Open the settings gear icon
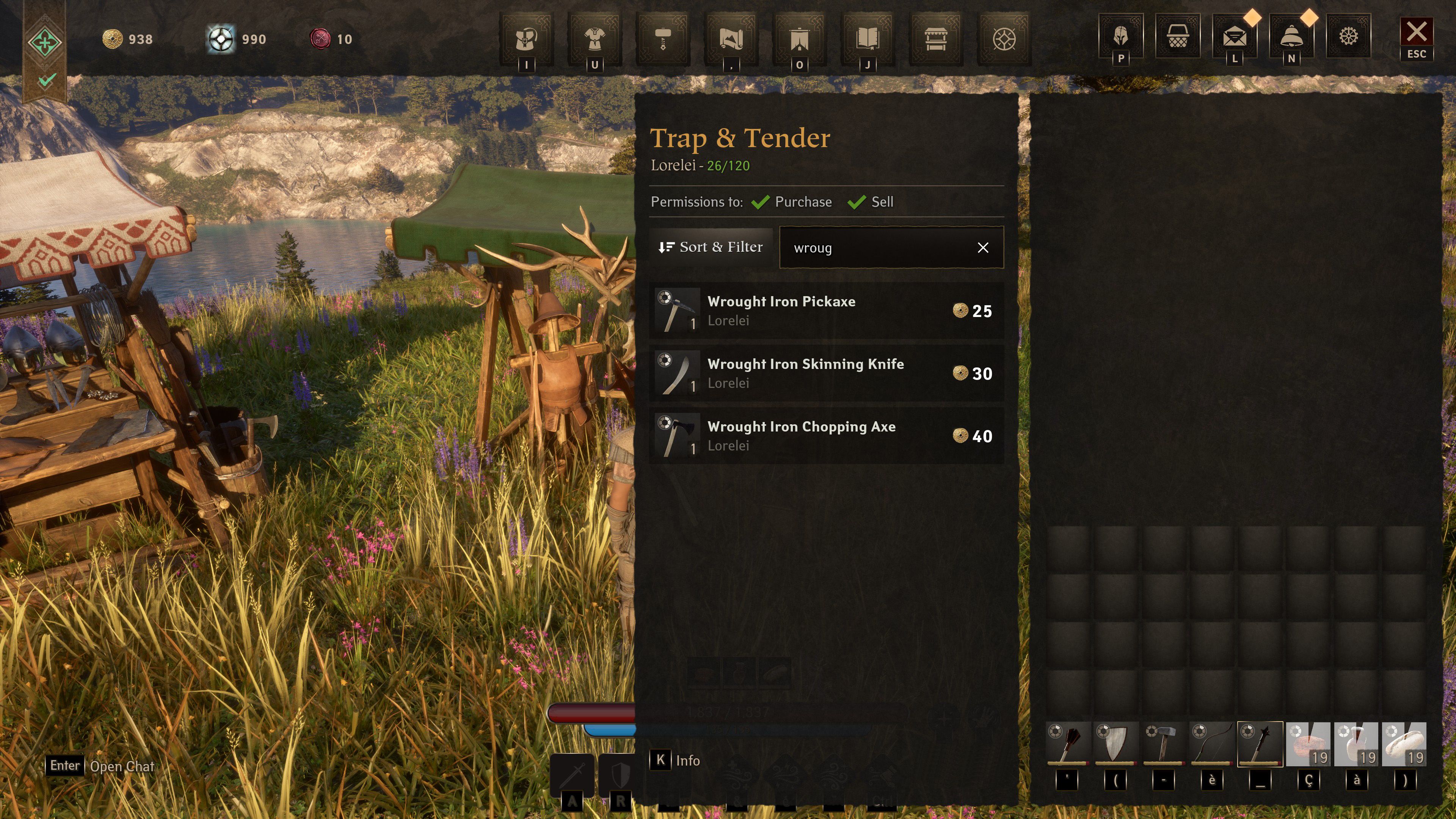1456x819 pixels. click(1349, 37)
